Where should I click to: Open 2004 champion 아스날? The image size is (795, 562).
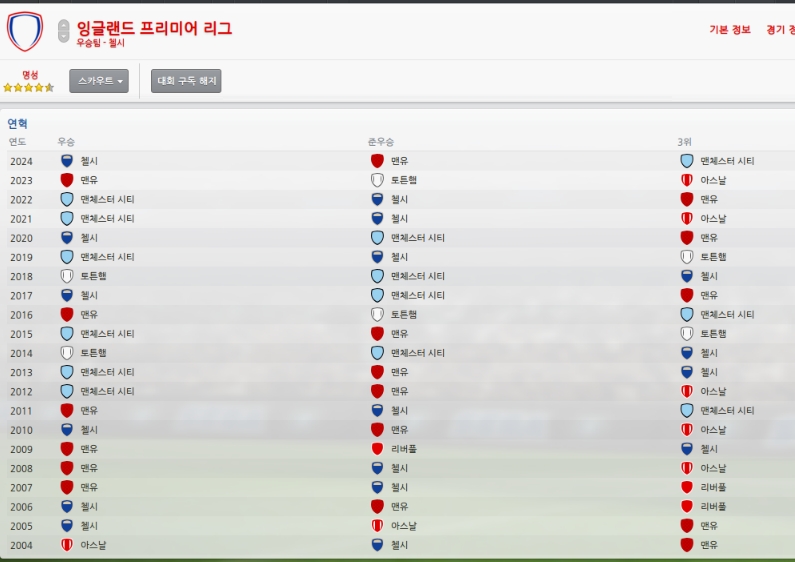pos(93,545)
